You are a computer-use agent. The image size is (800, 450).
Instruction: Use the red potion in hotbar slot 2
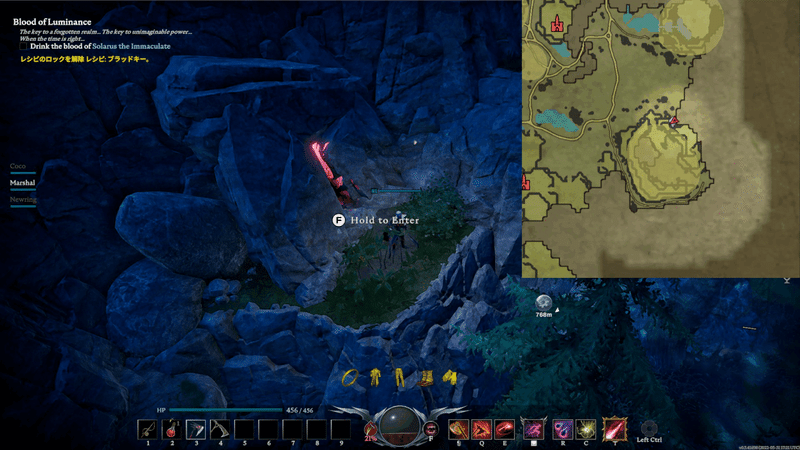pyautogui.click(x=171, y=429)
